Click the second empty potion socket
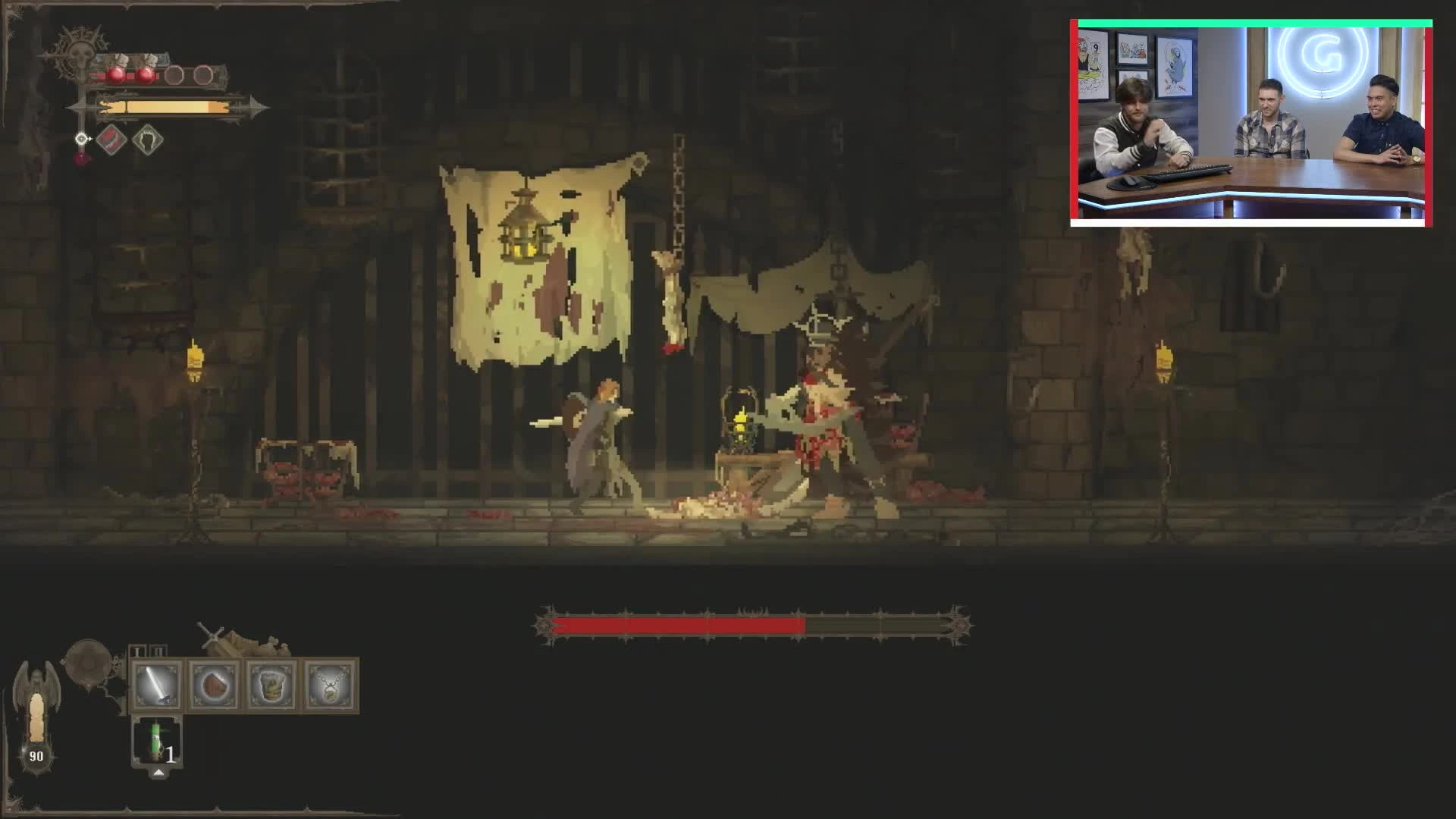1456x819 pixels. click(204, 74)
